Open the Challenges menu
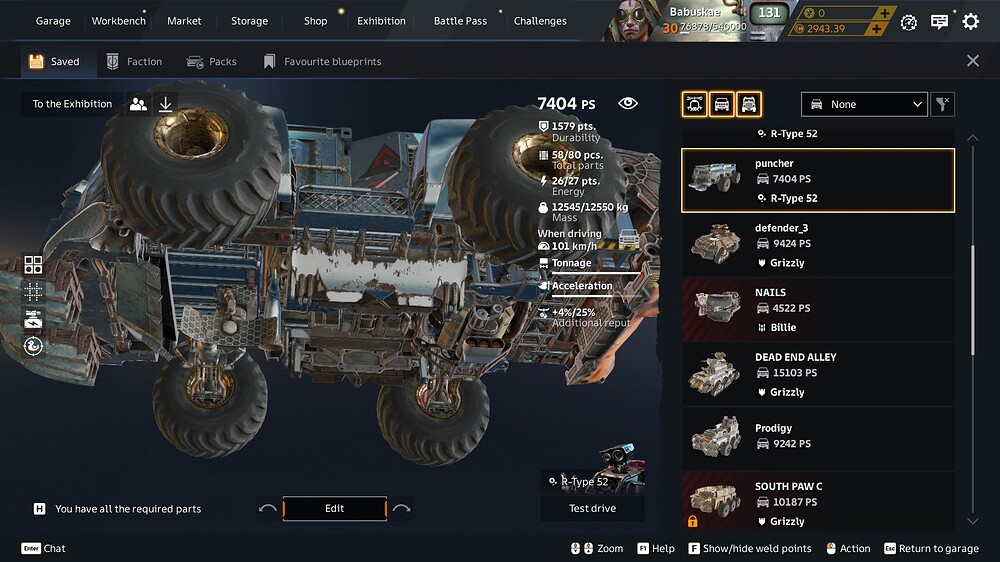The width and height of the screenshot is (1000, 562). (540, 21)
